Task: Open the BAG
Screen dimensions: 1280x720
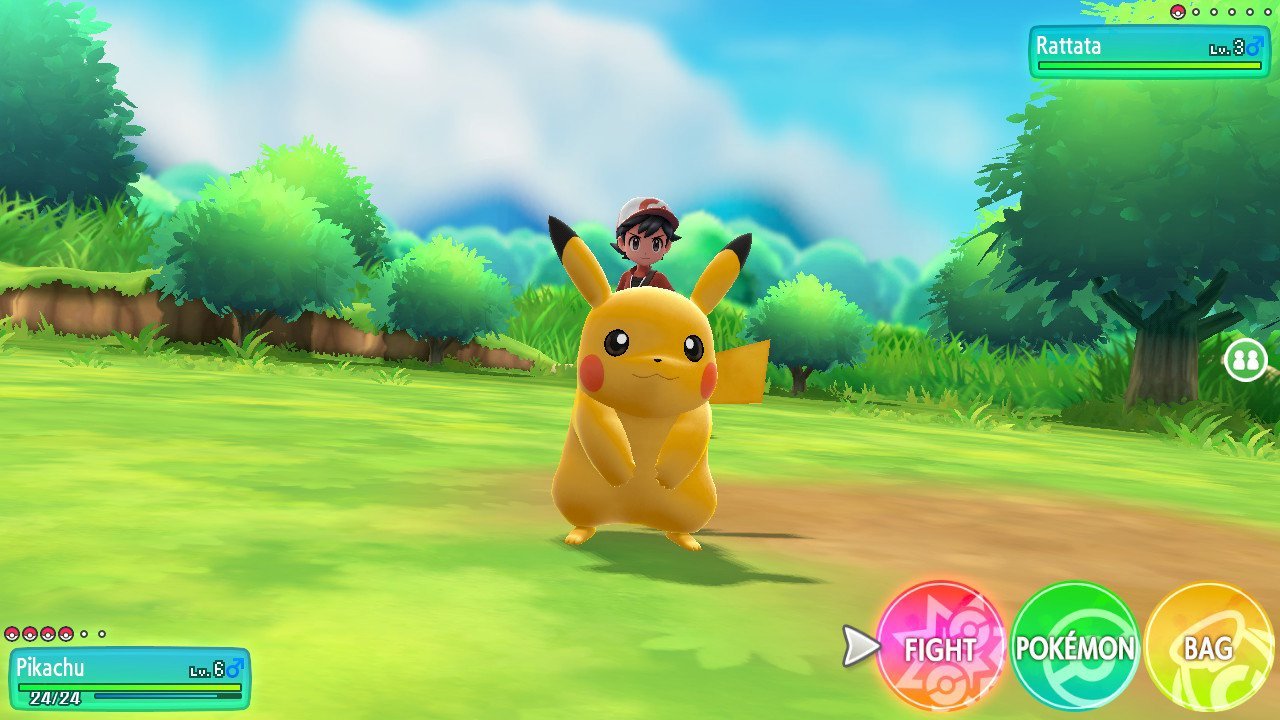Action: (x=1207, y=650)
